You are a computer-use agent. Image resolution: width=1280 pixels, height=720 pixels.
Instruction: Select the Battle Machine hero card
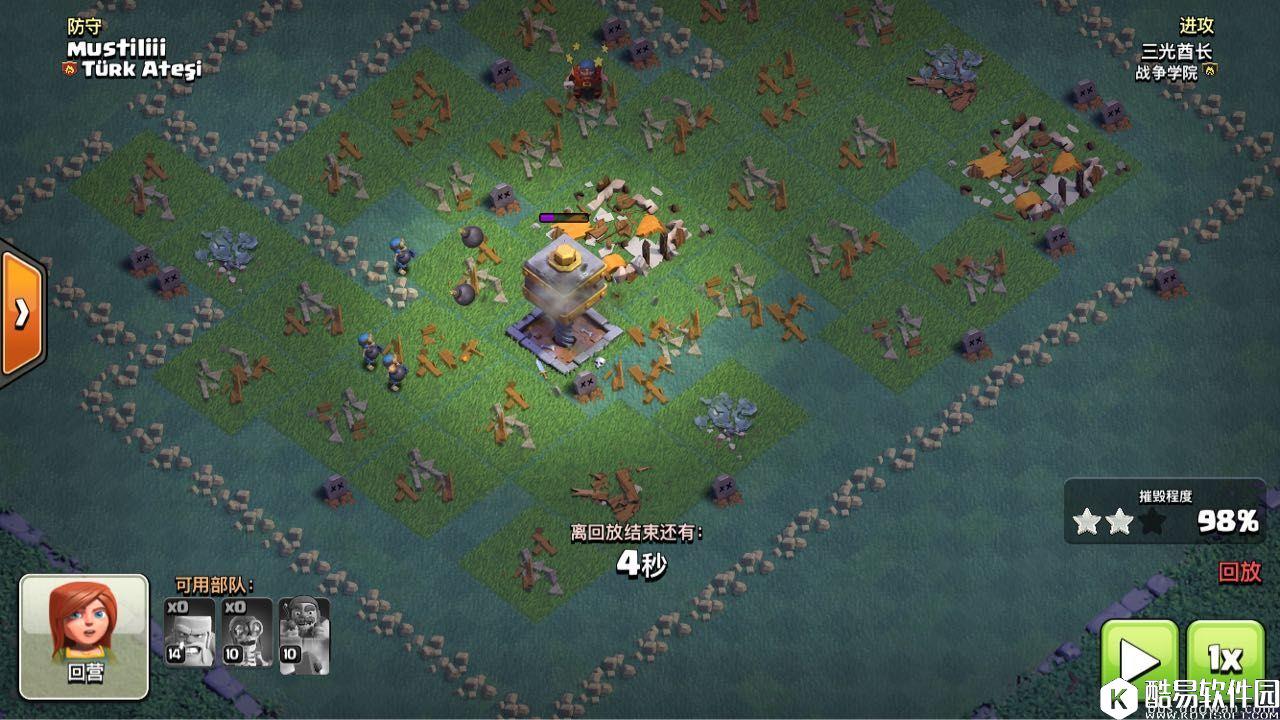tap(304, 632)
